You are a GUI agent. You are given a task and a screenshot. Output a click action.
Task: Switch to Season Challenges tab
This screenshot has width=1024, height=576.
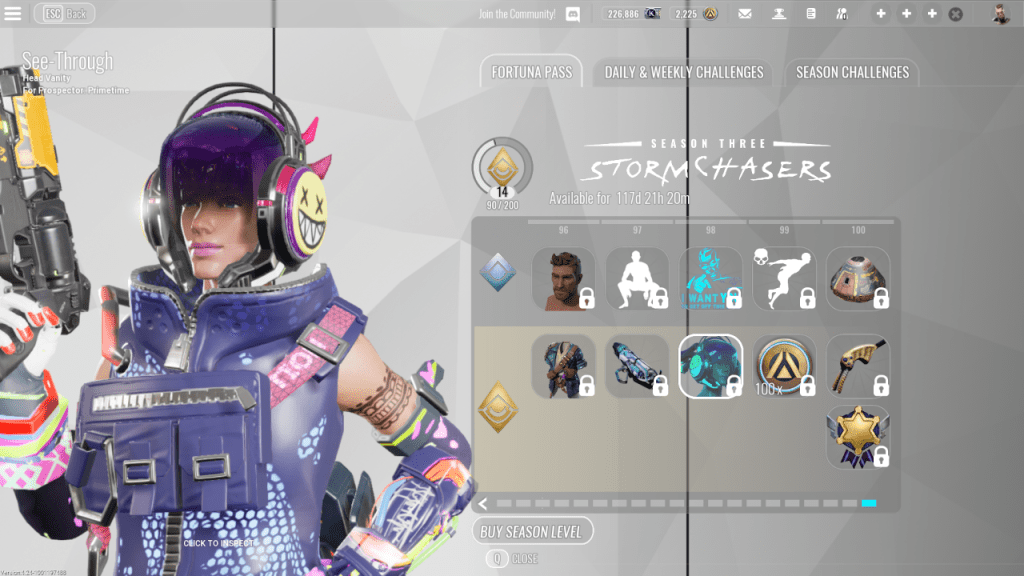click(x=852, y=72)
